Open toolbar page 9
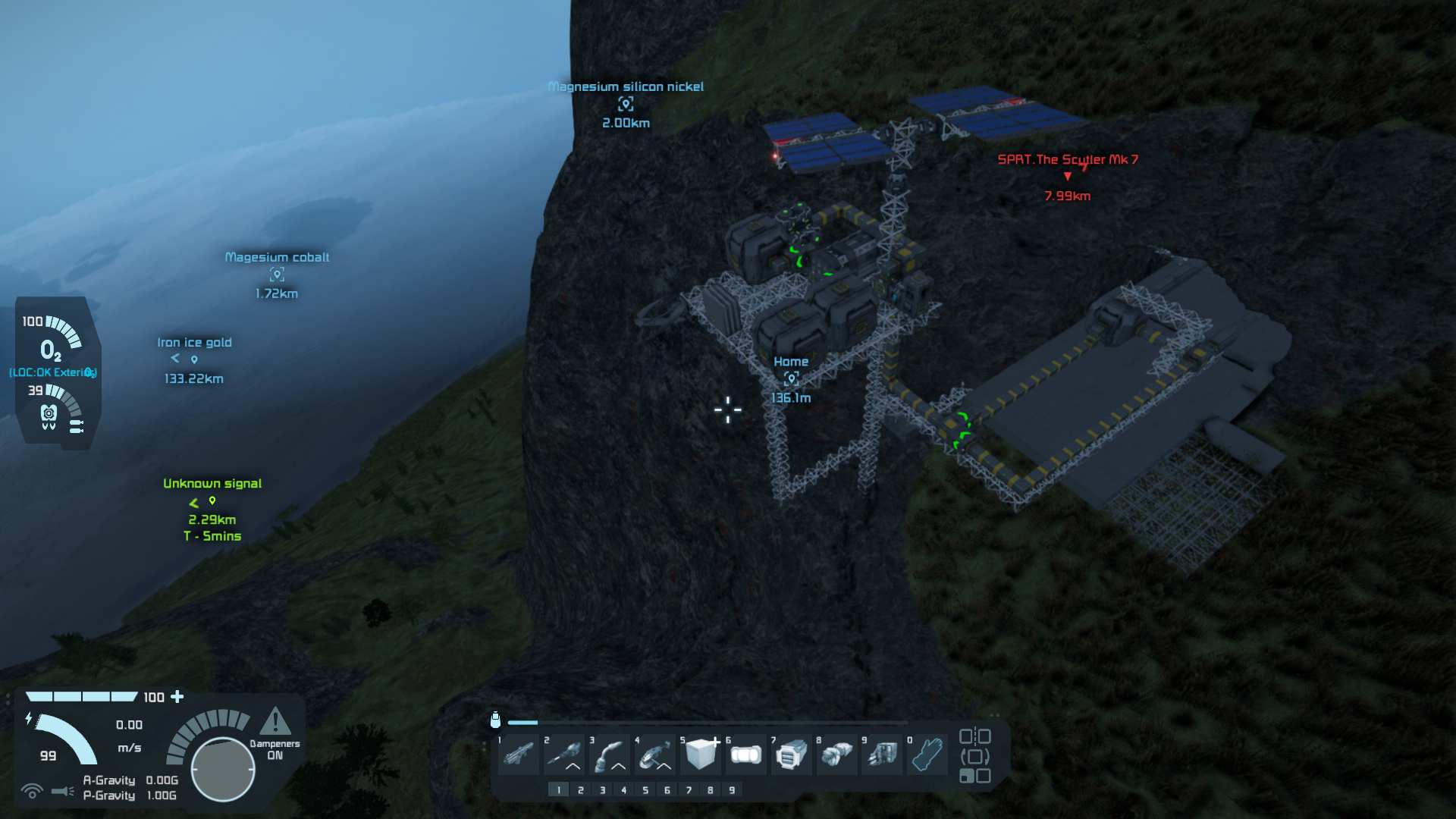The width and height of the screenshot is (1456, 819). tap(732, 790)
